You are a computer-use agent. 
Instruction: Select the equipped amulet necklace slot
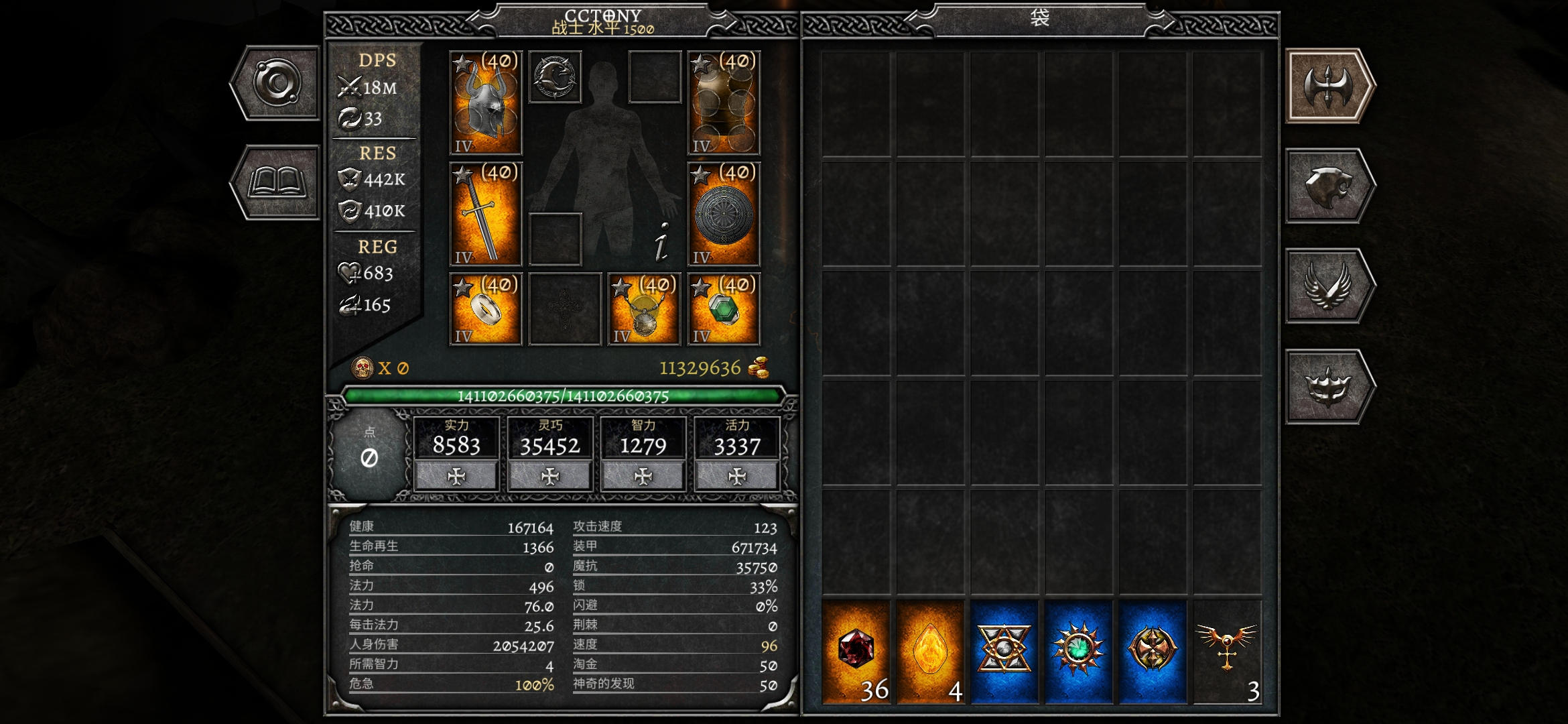(x=644, y=308)
